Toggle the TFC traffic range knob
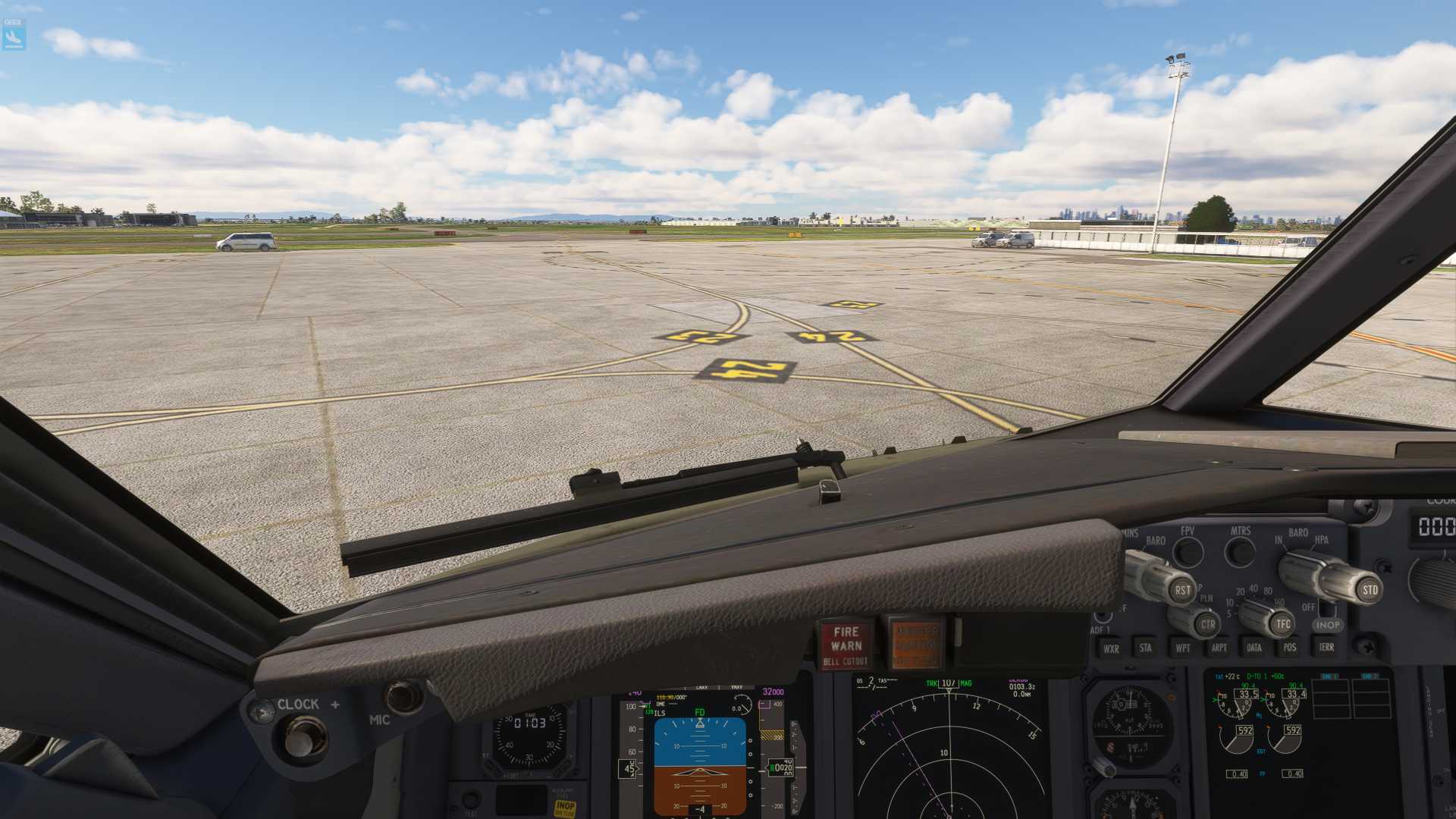 point(1282,624)
